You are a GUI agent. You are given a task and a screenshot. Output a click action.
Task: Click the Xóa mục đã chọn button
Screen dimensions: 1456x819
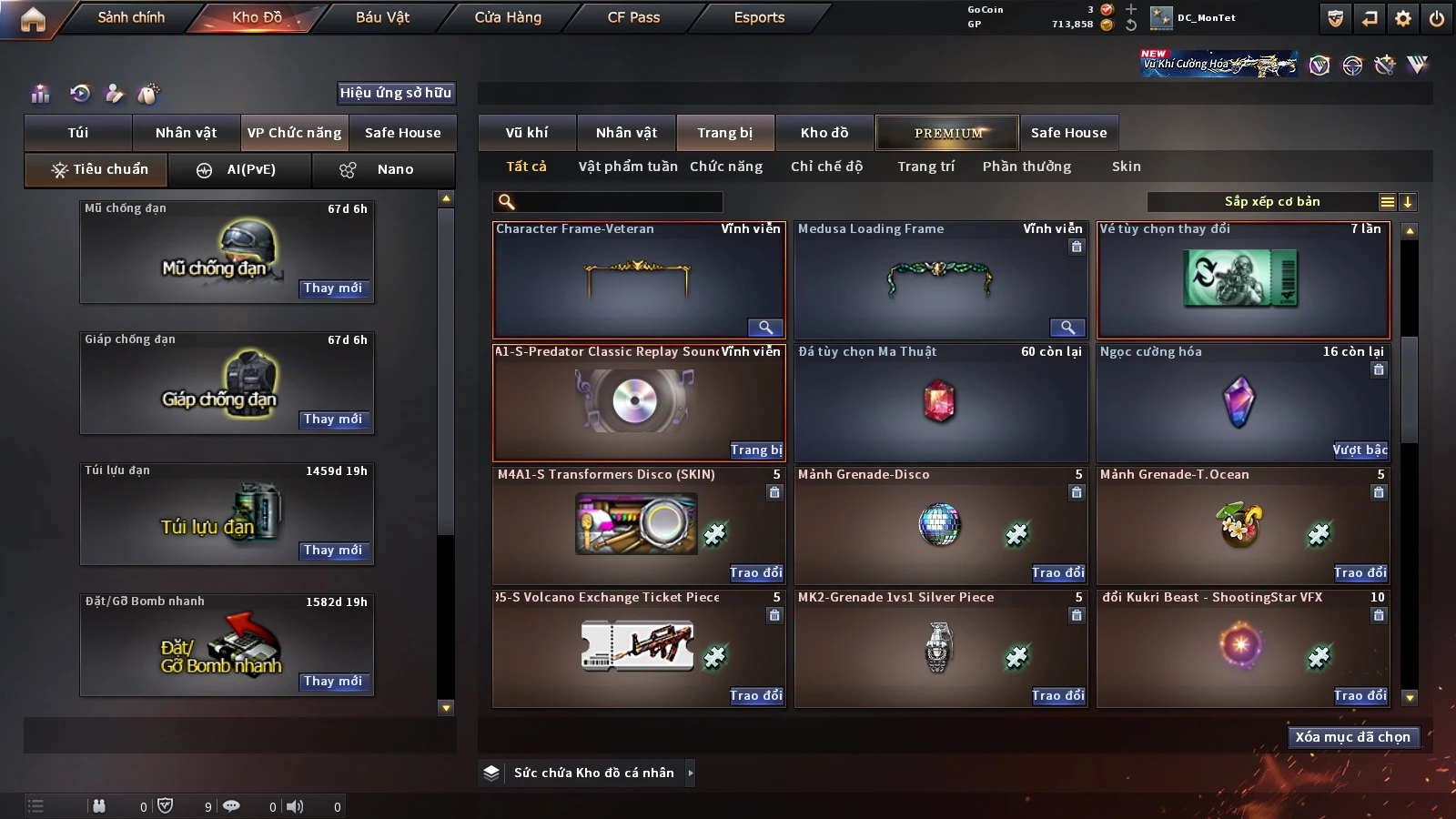pos(1352,737)
